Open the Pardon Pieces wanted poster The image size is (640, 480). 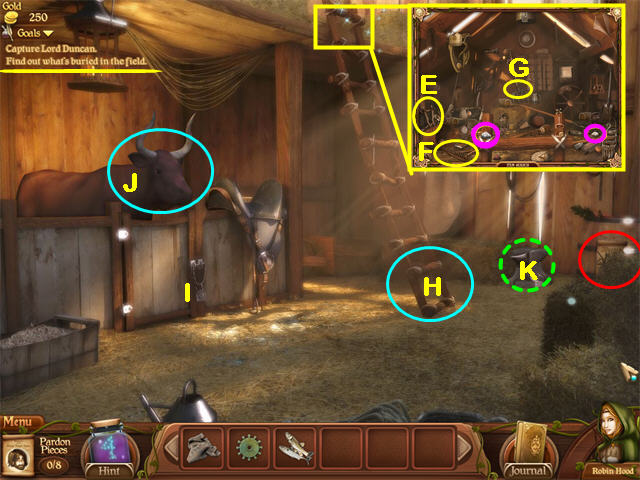click(x=19, y=456)
